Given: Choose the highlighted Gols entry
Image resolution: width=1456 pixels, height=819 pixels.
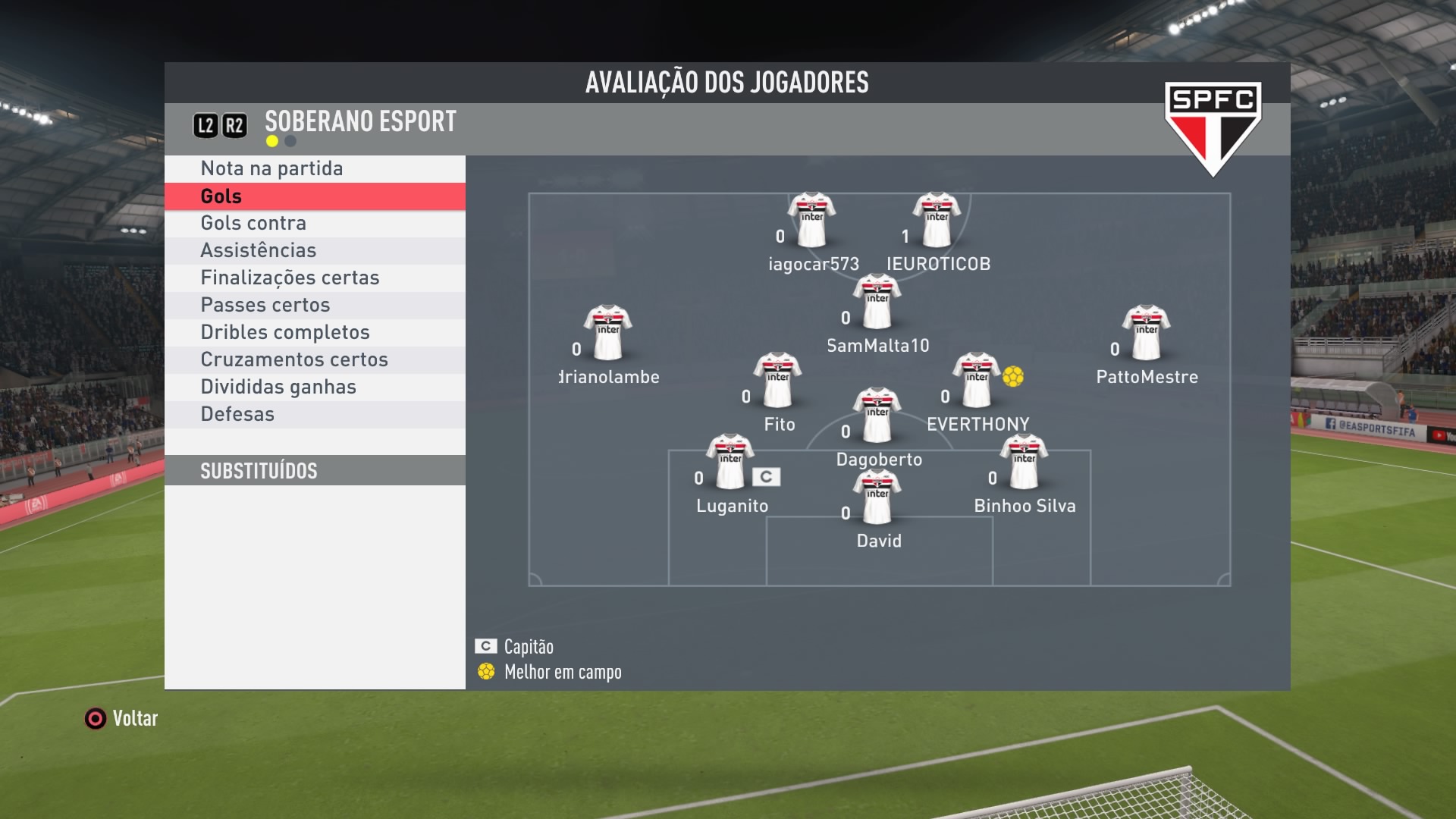Looking at the screenshot, I should click(x=221, y=196).
